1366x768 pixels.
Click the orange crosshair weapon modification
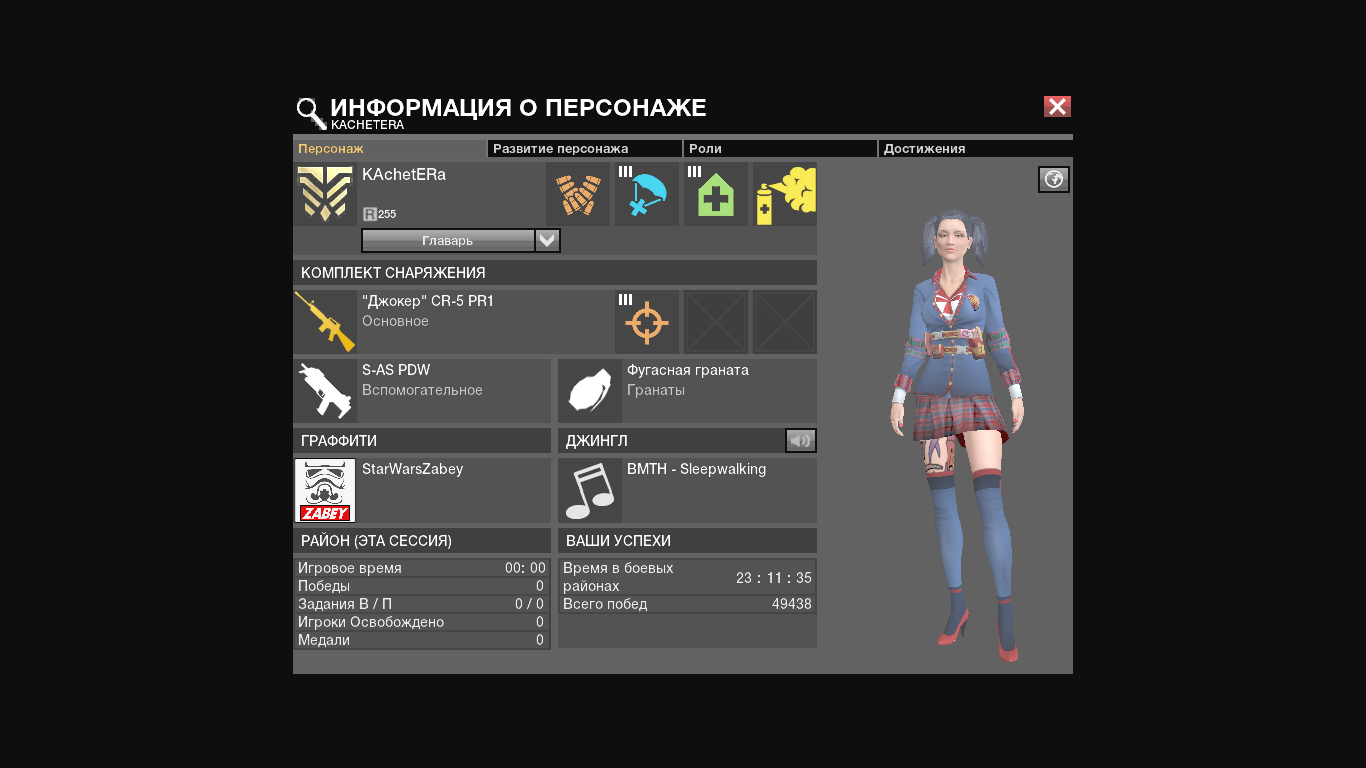tap(647, 322)
